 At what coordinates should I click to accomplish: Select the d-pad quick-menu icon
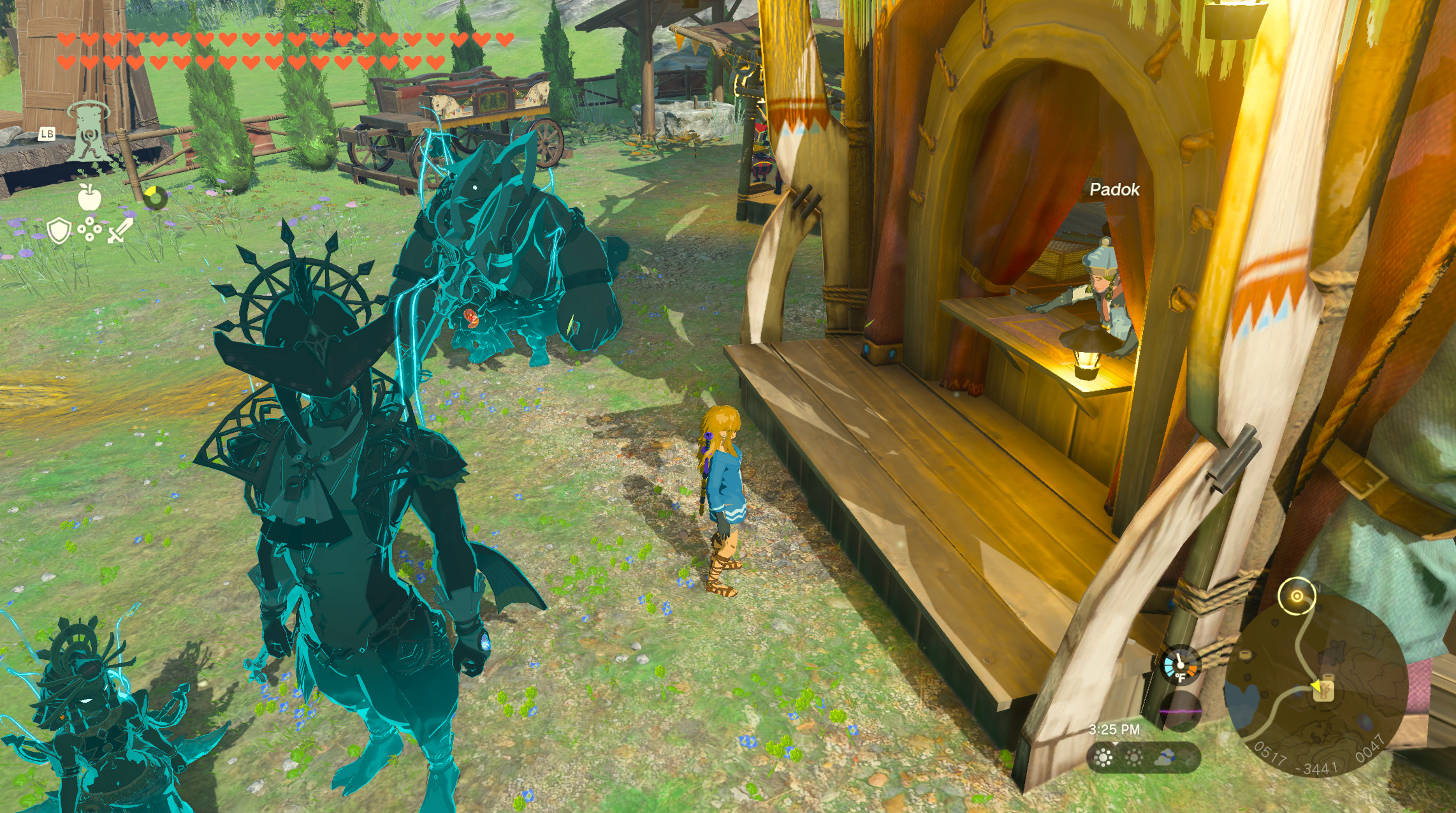point(89,230)
